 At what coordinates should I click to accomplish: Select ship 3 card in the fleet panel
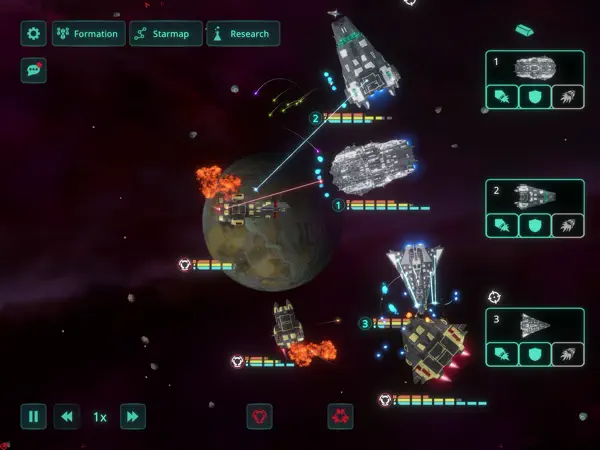pyautogui.click(x=534, y=323)
